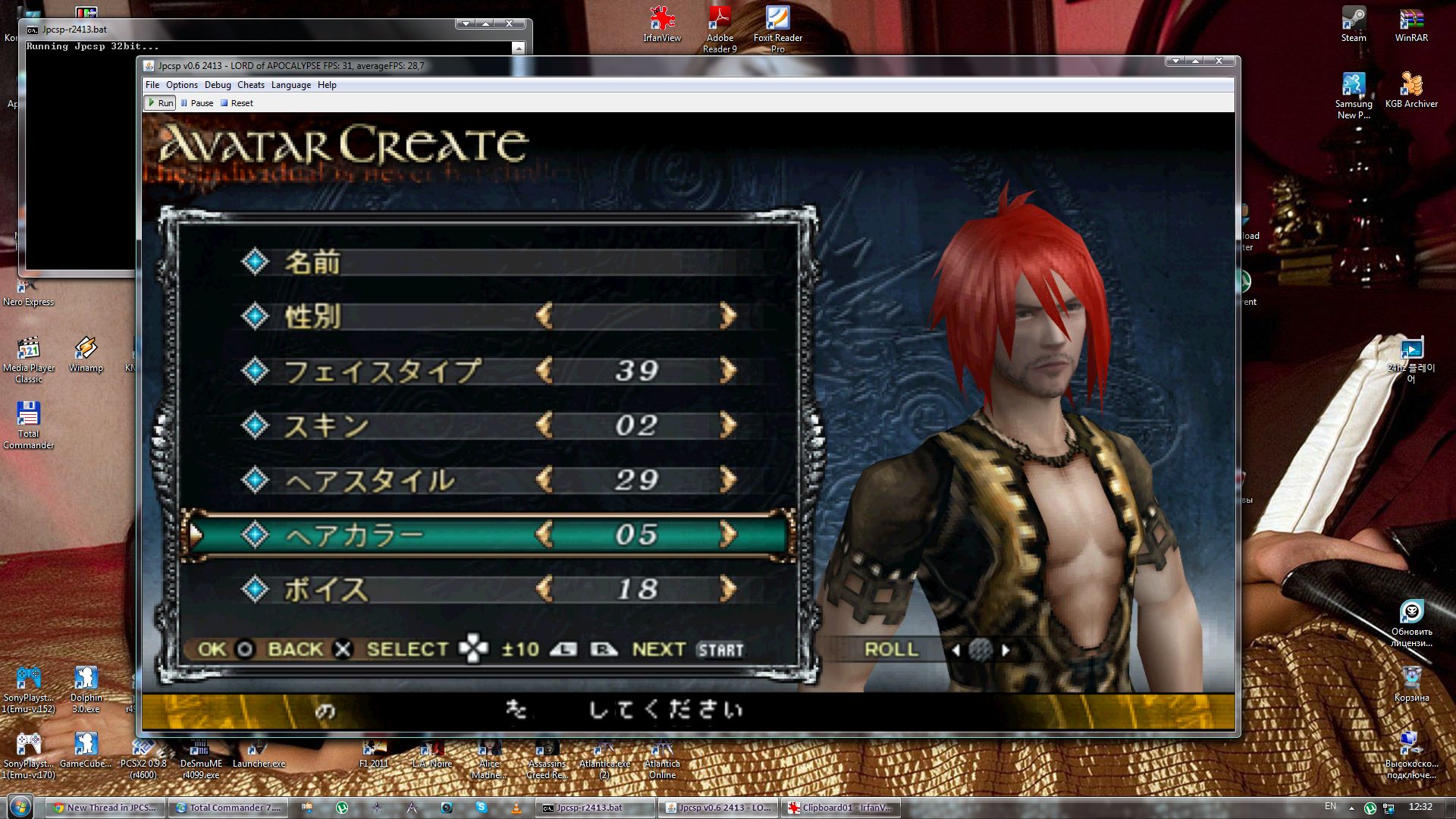Viewport: 1456px width, 819px height.
Task: Select the ボイス voice row
Action: coord(326,589)
